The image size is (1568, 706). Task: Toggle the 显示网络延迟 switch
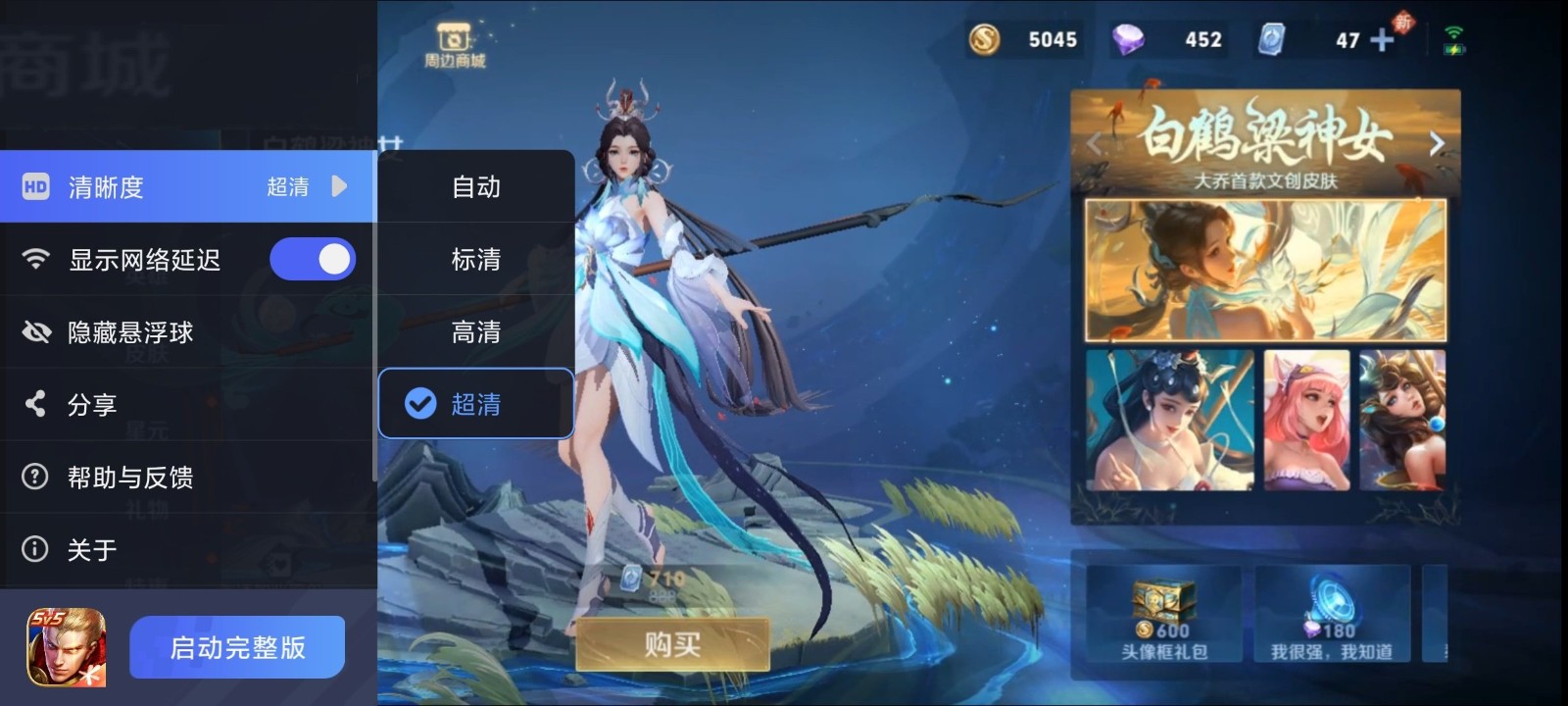[313, 258]
